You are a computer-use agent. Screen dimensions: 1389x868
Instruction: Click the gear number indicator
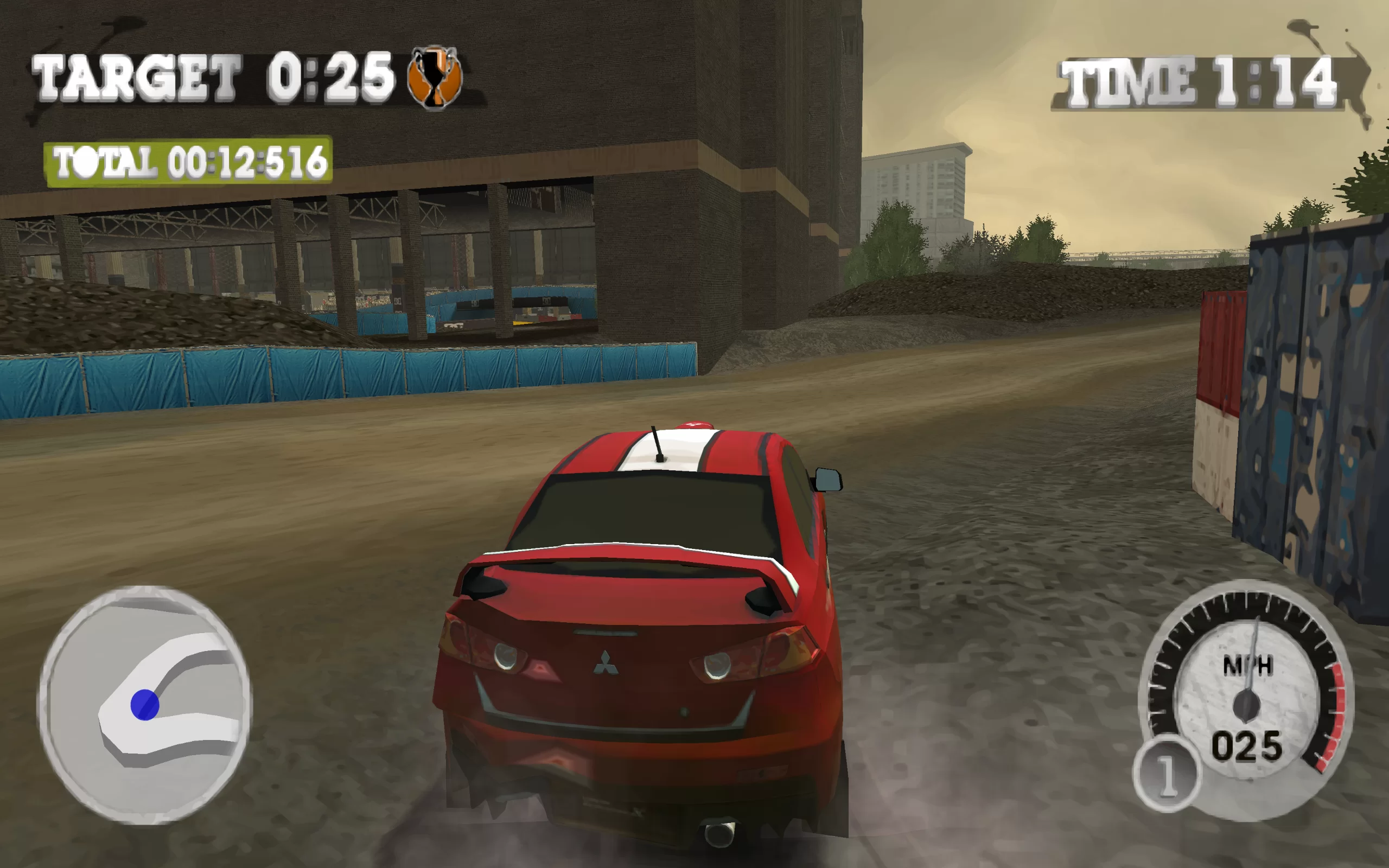tap(1165, 775)
